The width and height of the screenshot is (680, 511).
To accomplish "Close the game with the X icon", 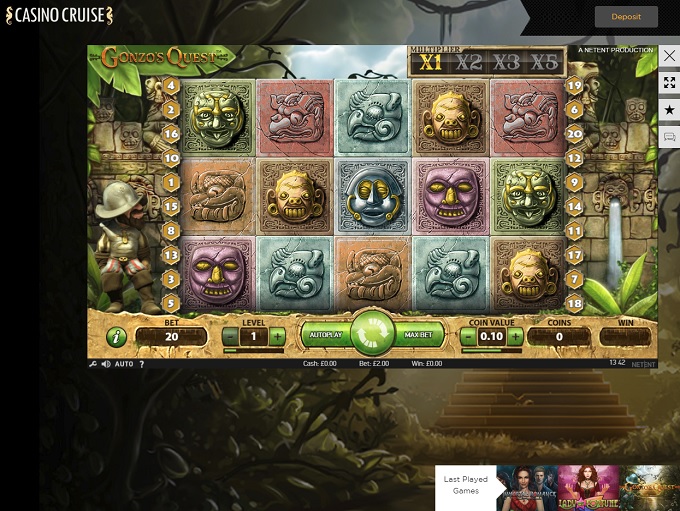I will [669, 56].
